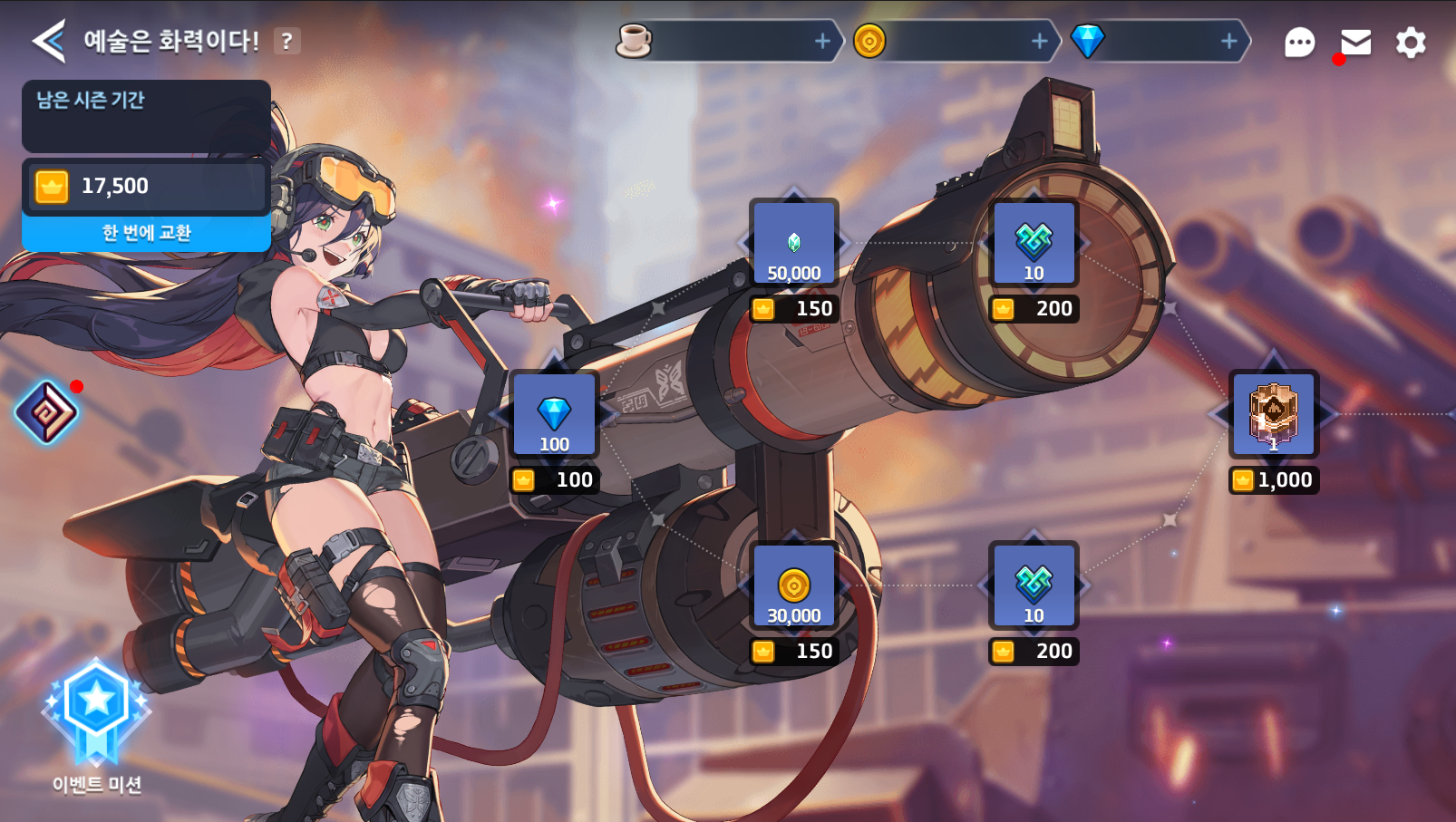Go back with the arrow button
The image size is (1456, 822).
click(x=49, y=41)
